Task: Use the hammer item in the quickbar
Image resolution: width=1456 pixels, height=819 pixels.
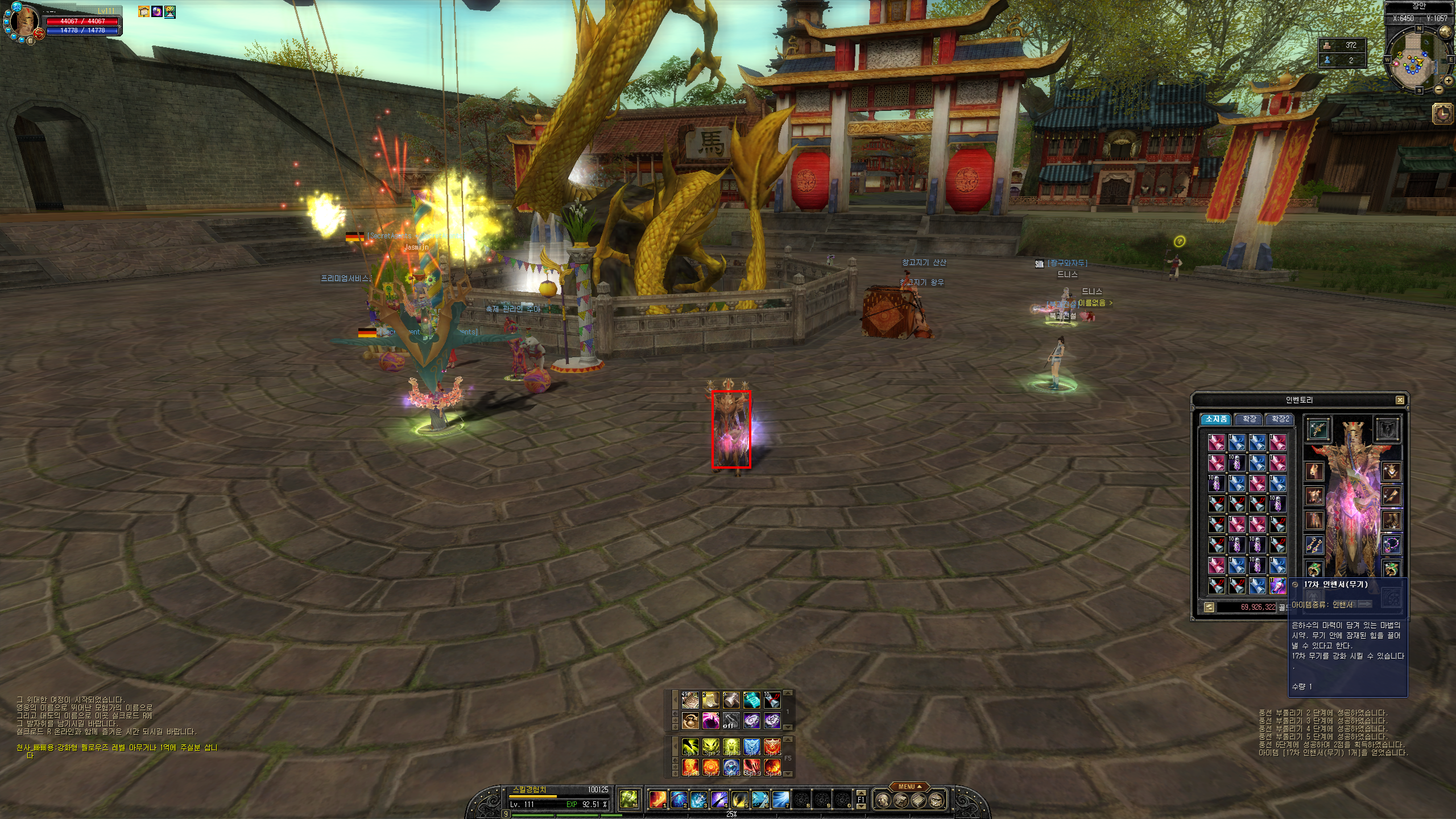Action: click(731, 700)
